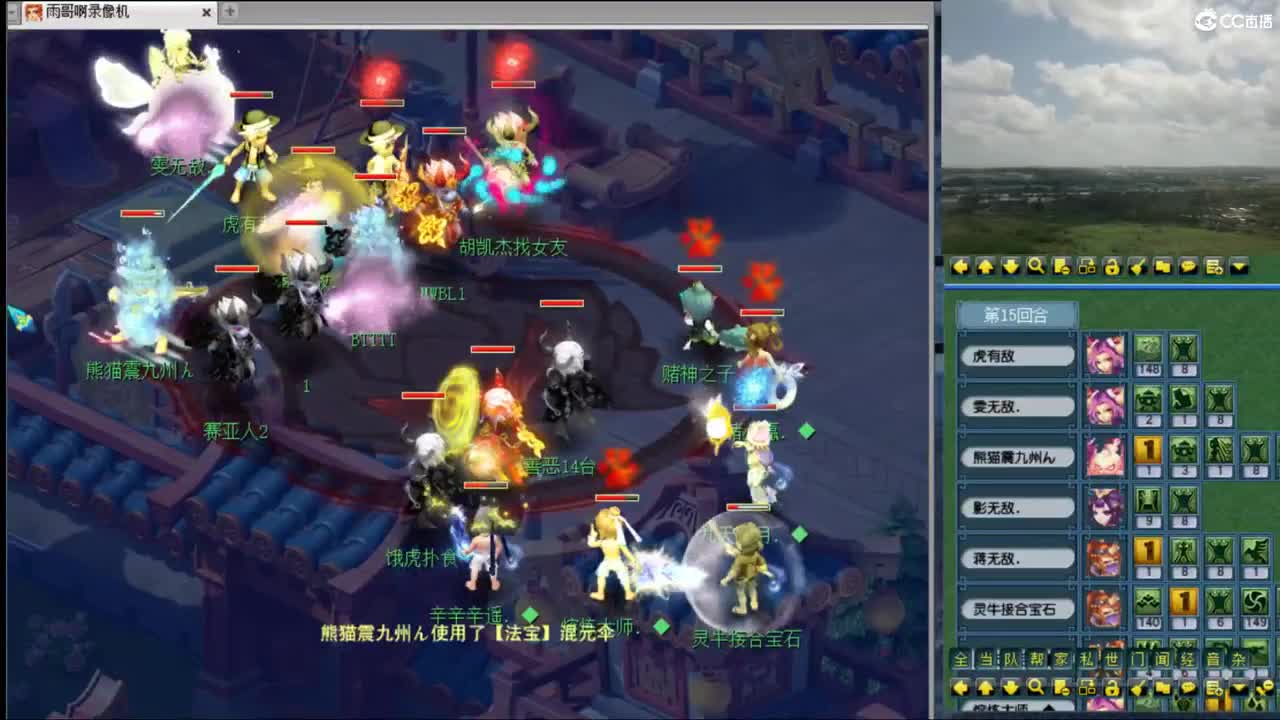The width and height of the screenshot is (1280, 720).
Task: Click the 灵牛接合宝石 name plate
Action: tap(1016, 608)
